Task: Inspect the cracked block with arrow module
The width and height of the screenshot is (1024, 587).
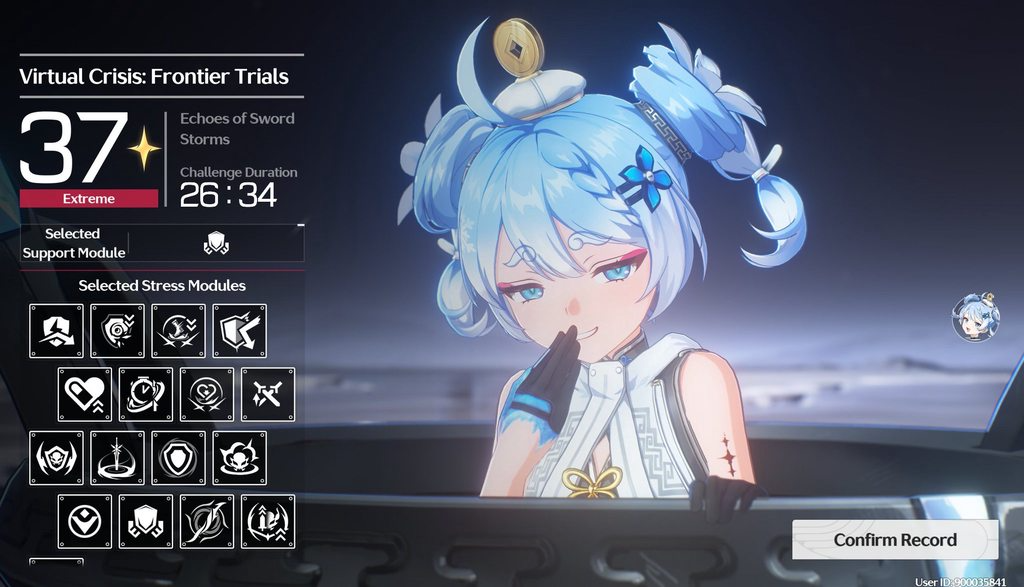Action: pos(57,331)
